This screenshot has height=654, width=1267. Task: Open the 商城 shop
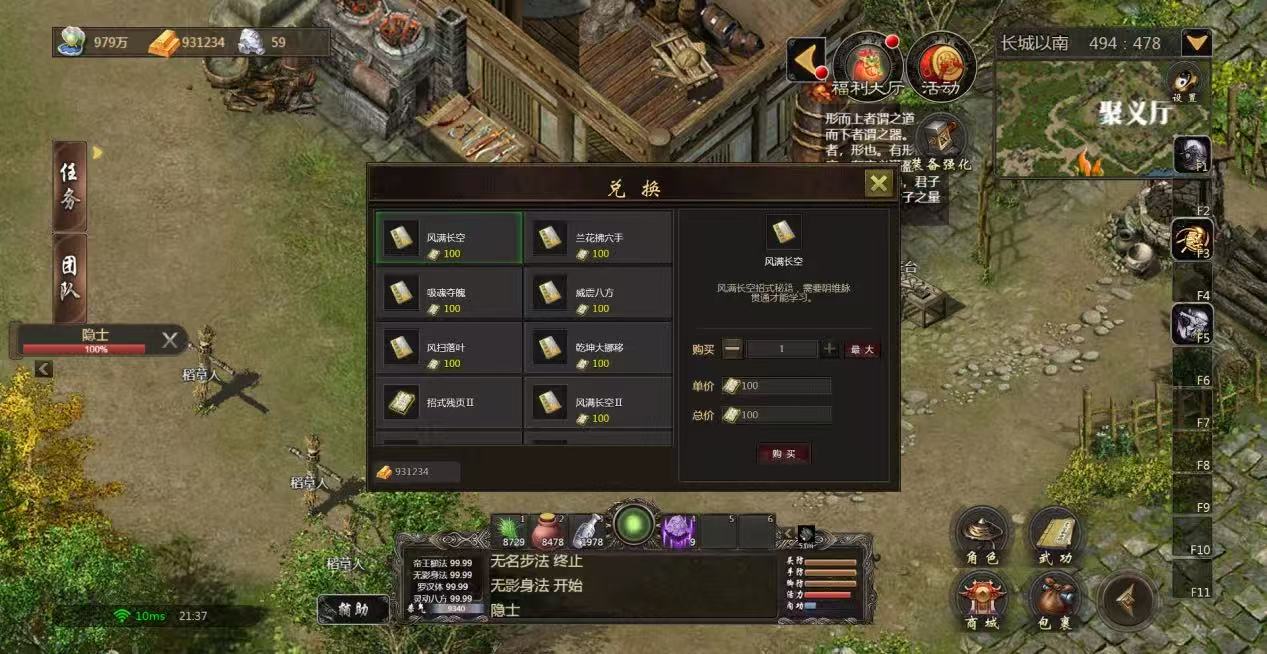(980, 599)
